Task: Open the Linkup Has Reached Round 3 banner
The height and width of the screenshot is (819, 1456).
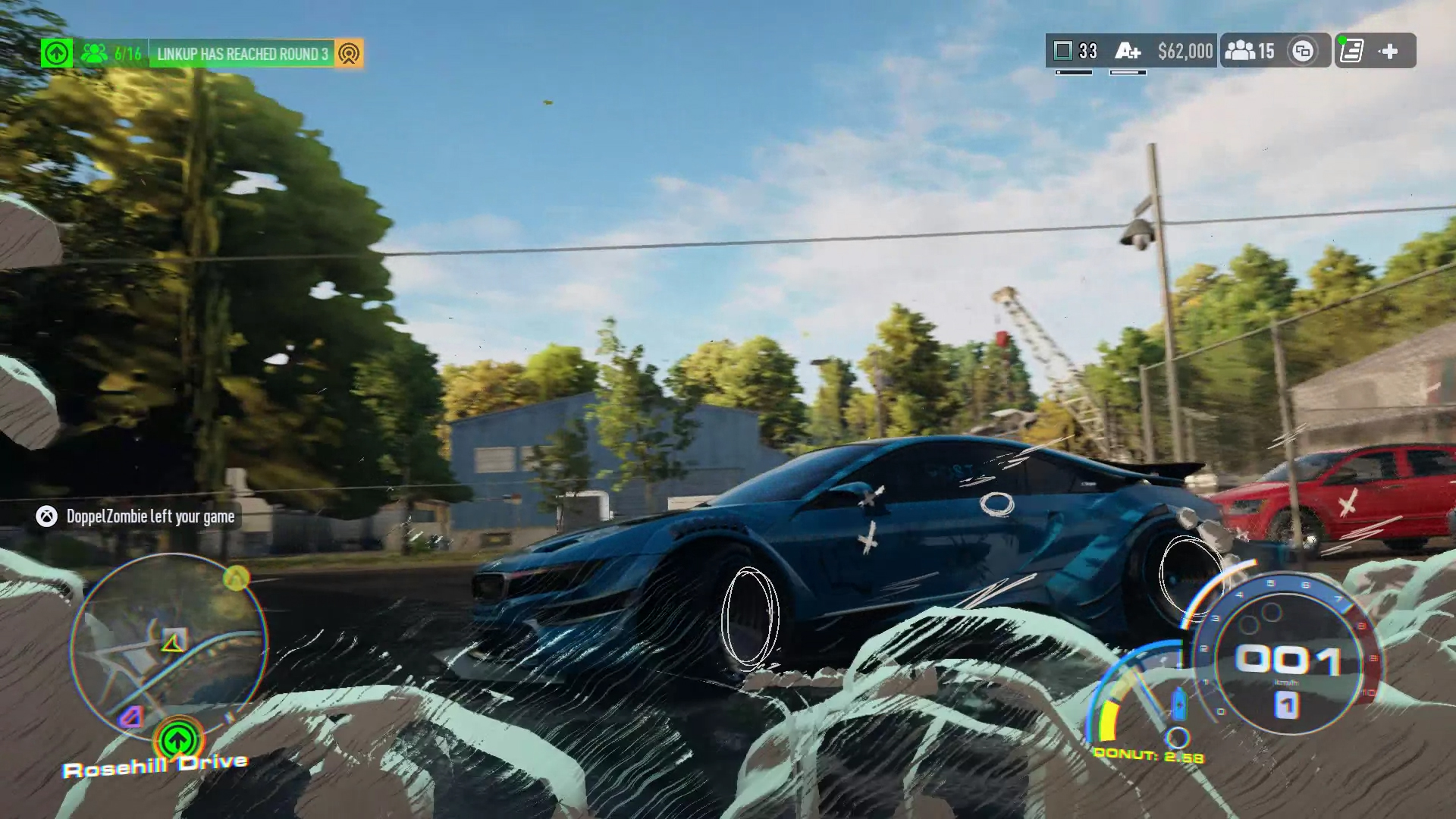Action: click(x=242, y=54)
